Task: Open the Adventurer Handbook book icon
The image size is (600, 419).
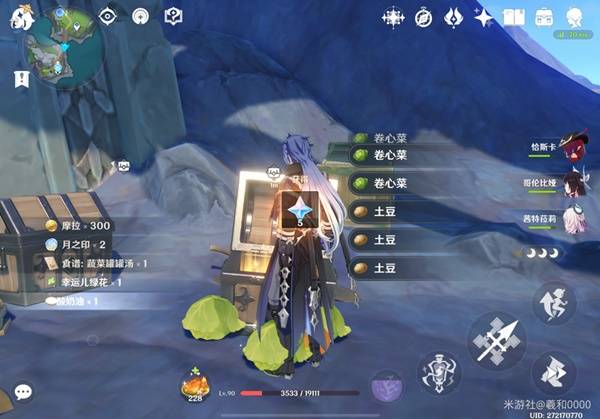Action: [514, 17]
